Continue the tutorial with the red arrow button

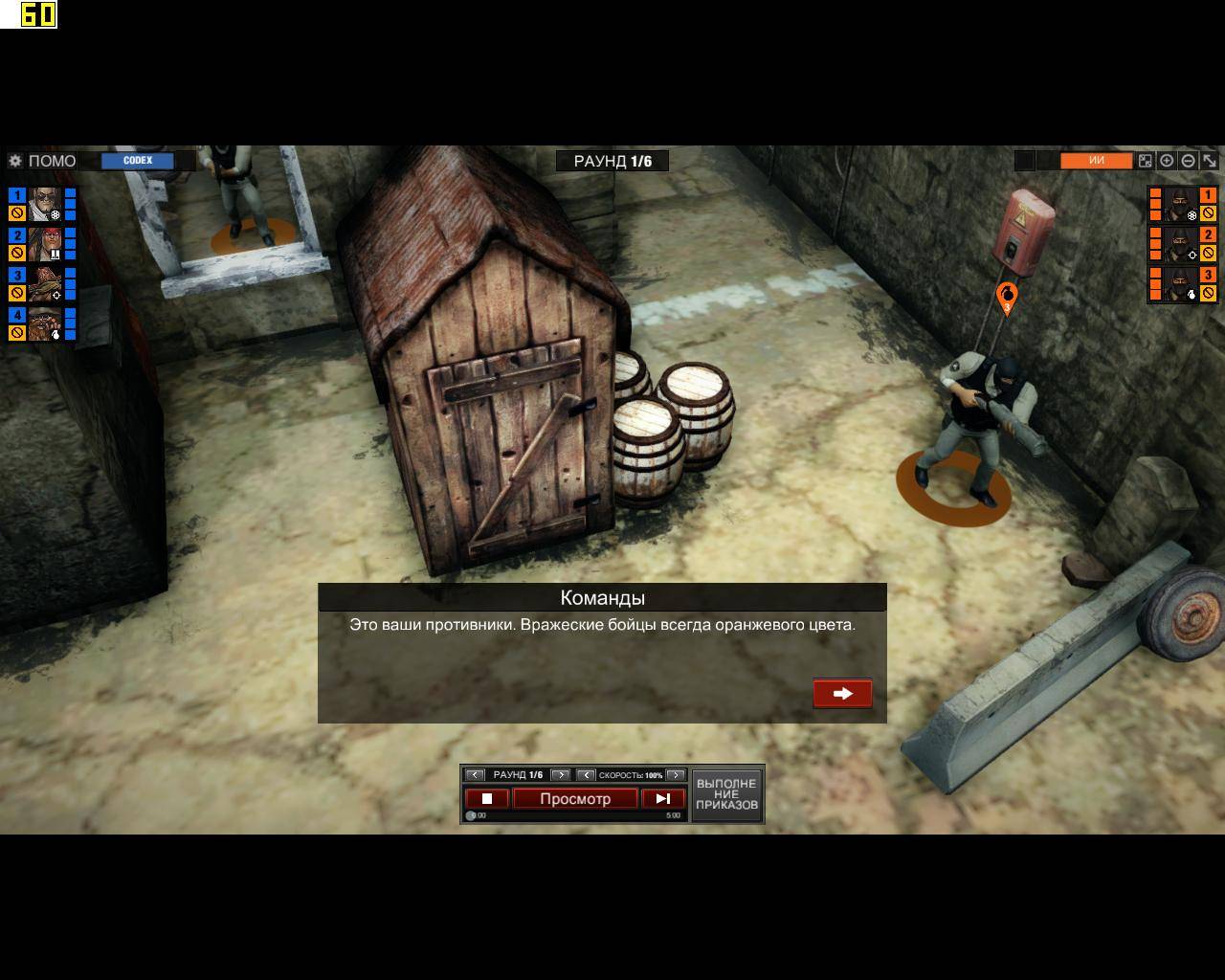pos(842,694)
